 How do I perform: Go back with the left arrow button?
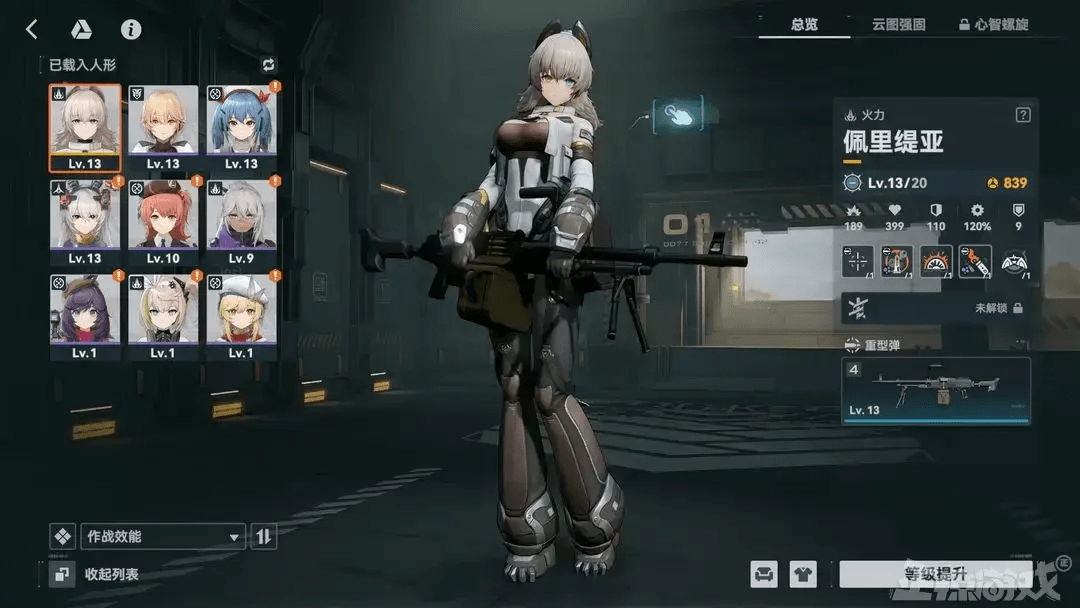(31, 29)
